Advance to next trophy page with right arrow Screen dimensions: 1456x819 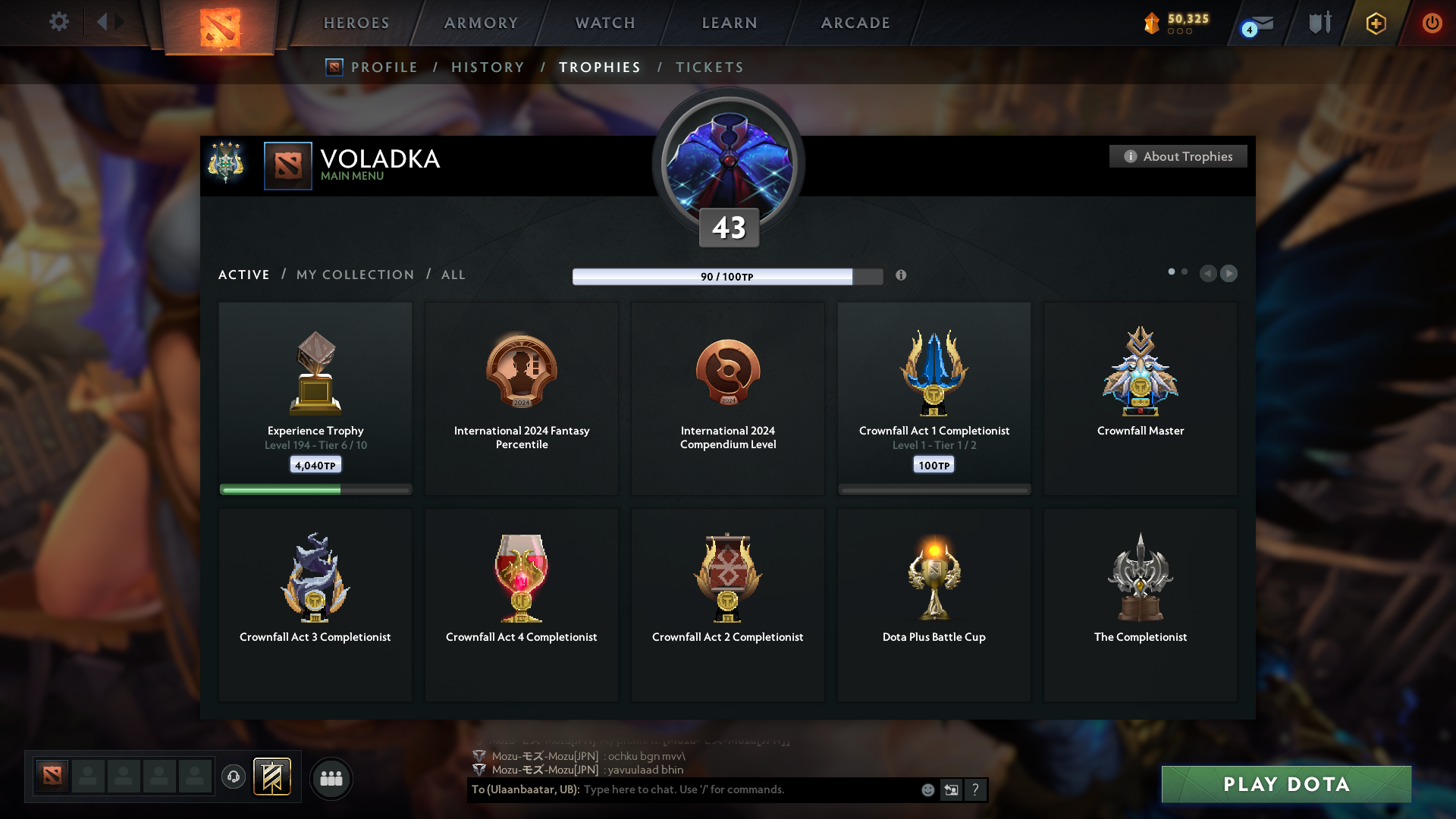tap(1229, 274)
